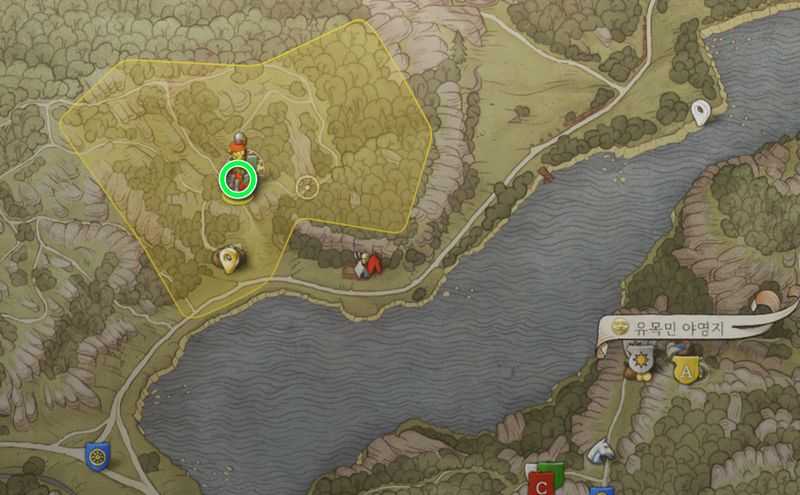Click the small circle cursor in the quest area
800x495 pixels.
click(x=308, y=186)
